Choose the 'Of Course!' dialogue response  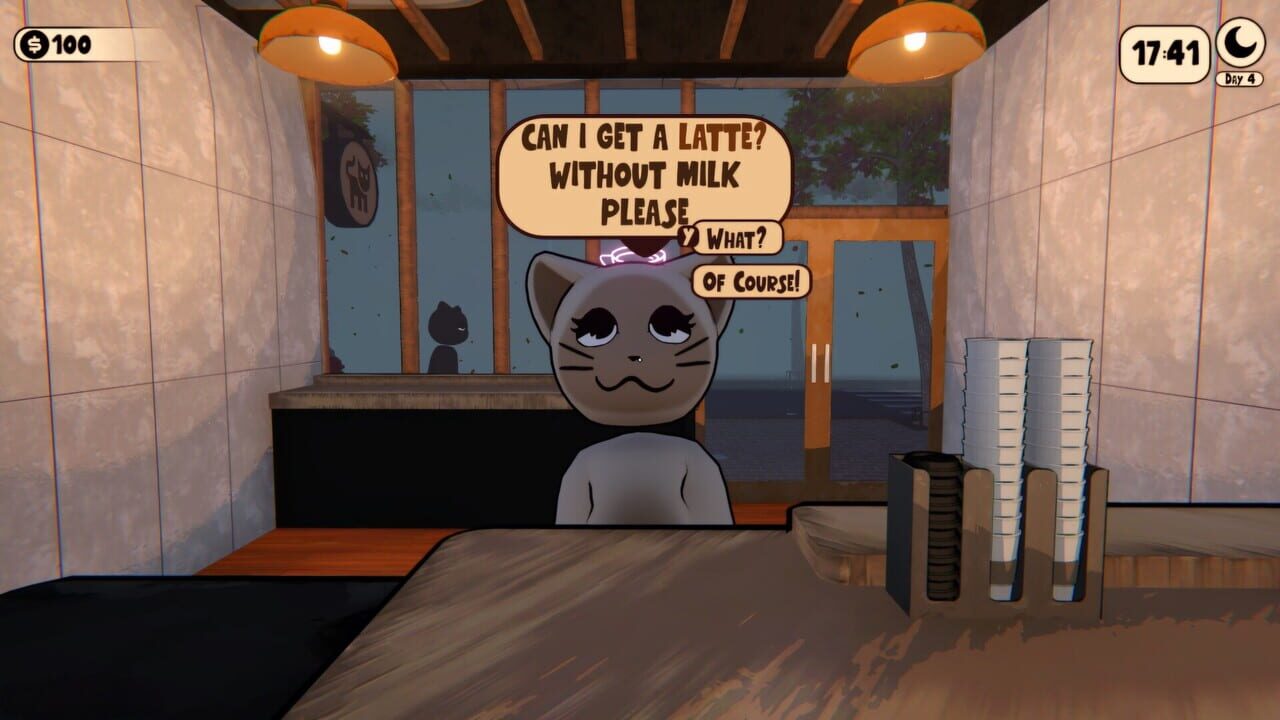pos(752,281)
